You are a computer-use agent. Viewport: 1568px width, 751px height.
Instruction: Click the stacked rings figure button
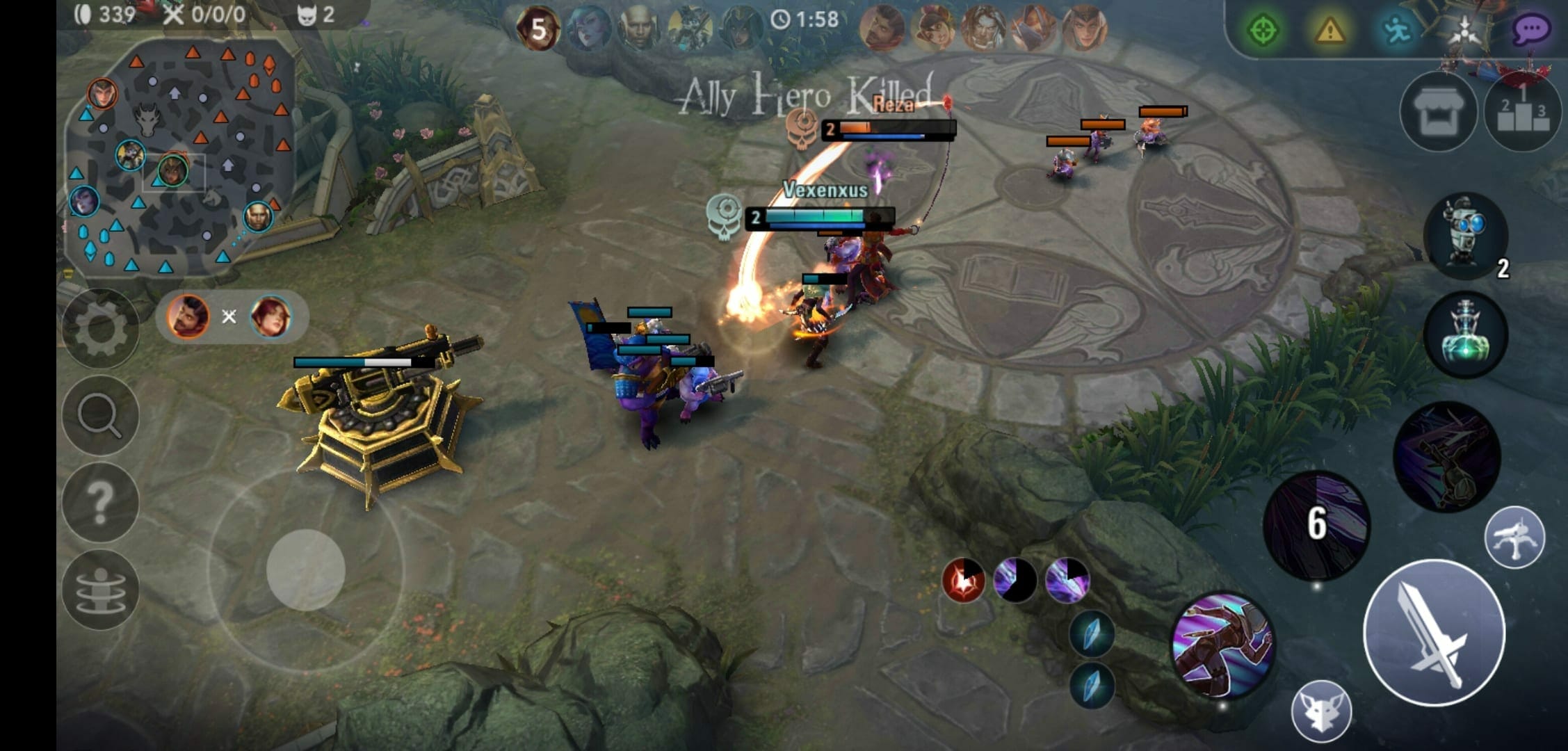click(100, 590)
